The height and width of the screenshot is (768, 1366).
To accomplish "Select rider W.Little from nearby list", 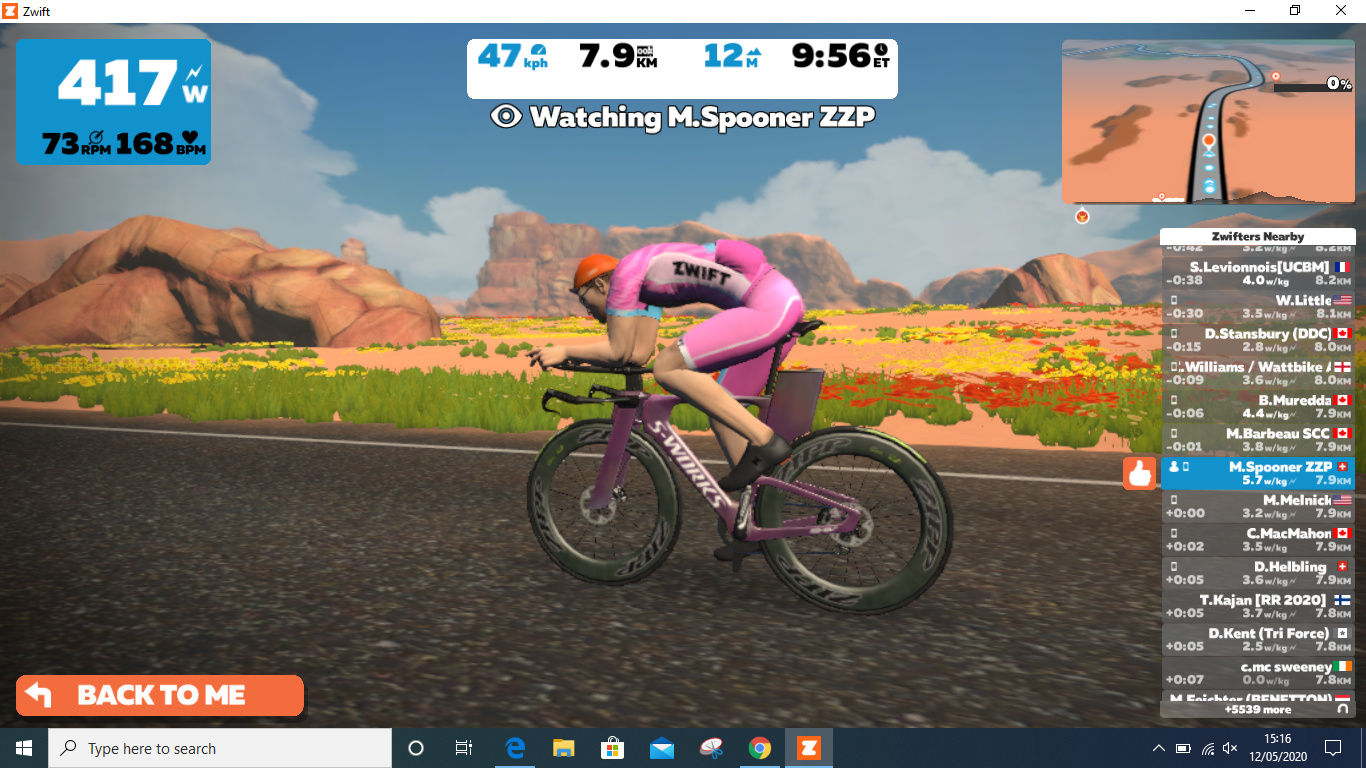I will (1257, 307).
